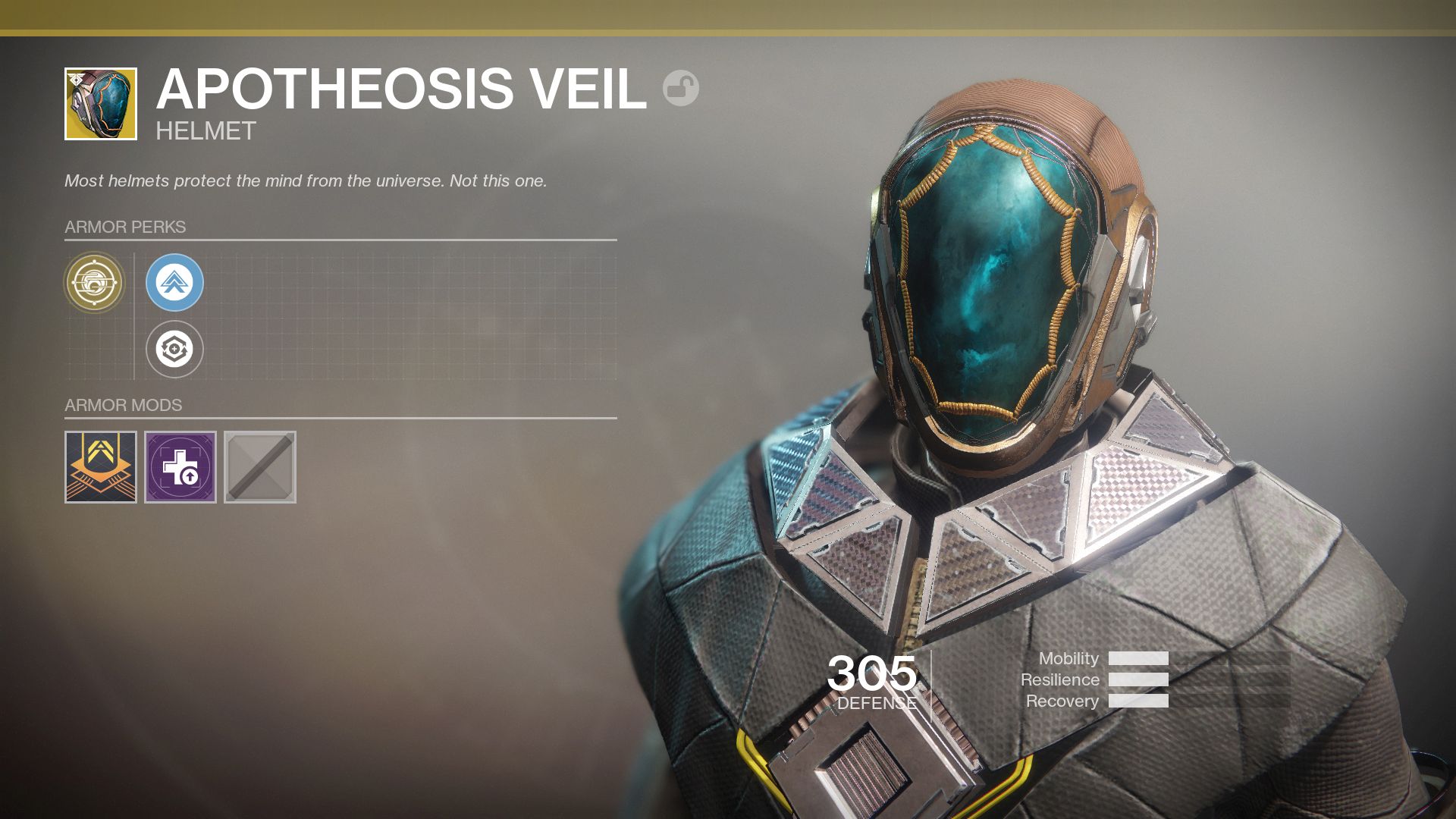Viewport: 1456px width, 819px height.
Task: Click the Mobility stat bar
Action: (x=1137, y=659)
